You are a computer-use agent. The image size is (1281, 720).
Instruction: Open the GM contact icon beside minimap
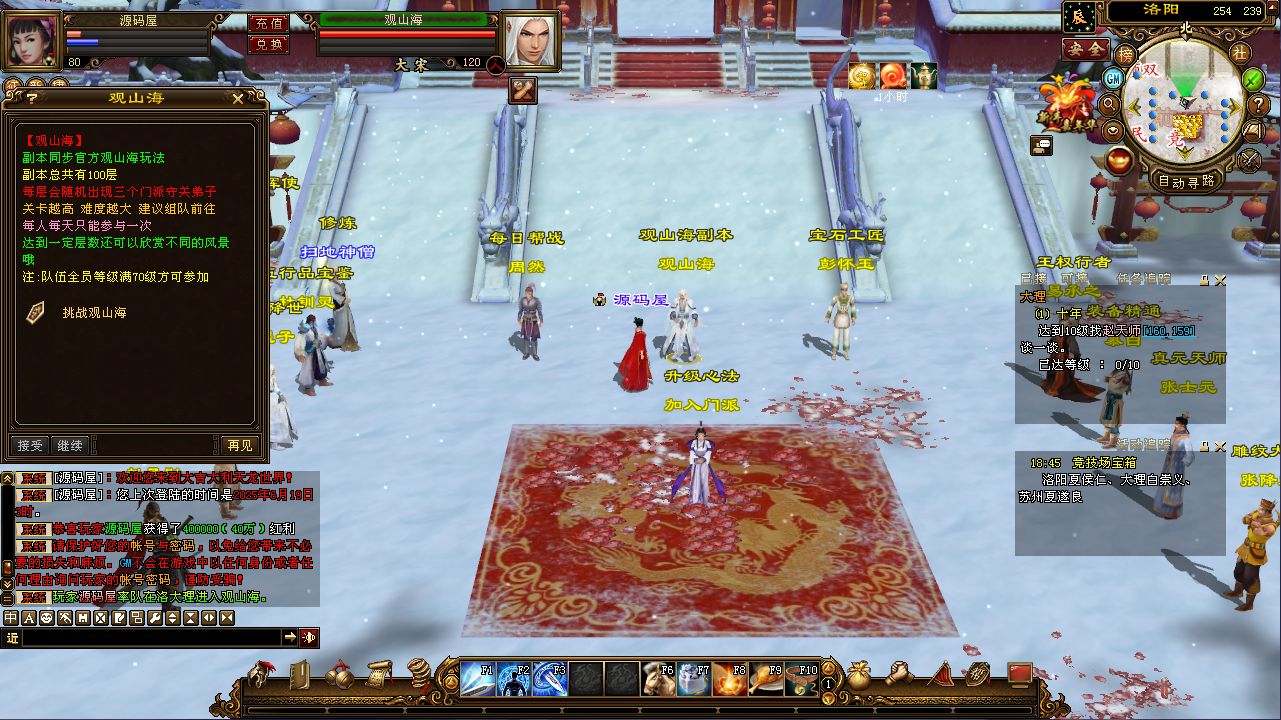(1111, 78)
